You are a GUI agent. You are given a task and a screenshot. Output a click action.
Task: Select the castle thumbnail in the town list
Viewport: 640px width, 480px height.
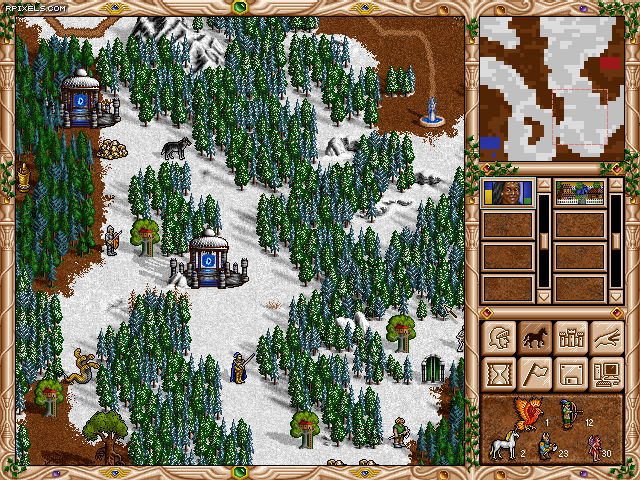tap(579, 193)
